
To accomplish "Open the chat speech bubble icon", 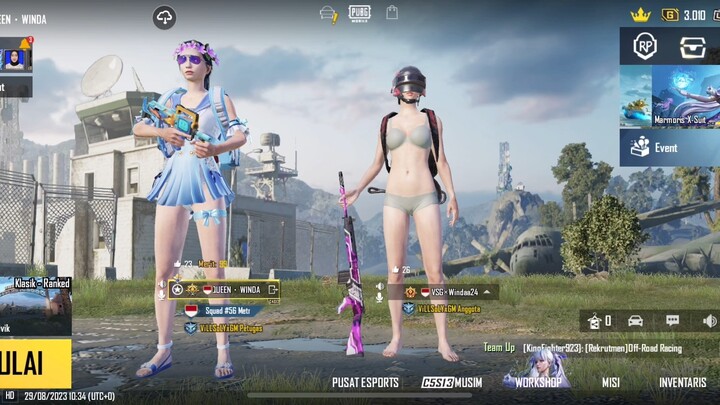I will [x=672, y=321].
